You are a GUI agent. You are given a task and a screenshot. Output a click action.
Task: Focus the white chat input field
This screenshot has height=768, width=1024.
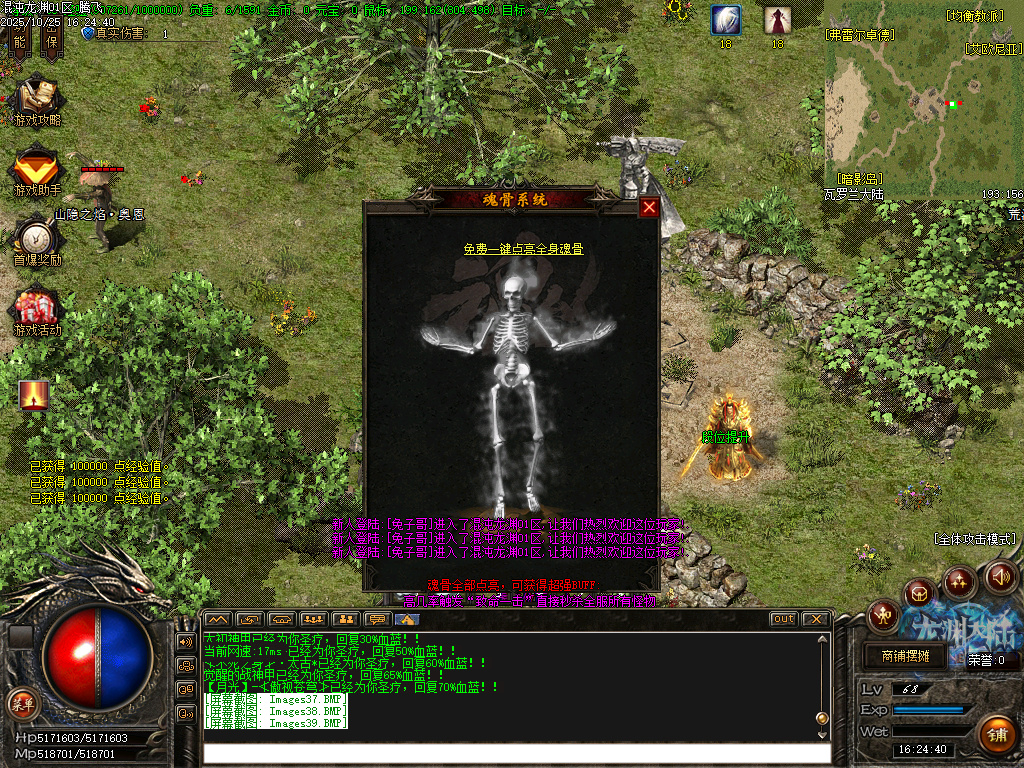515,753
